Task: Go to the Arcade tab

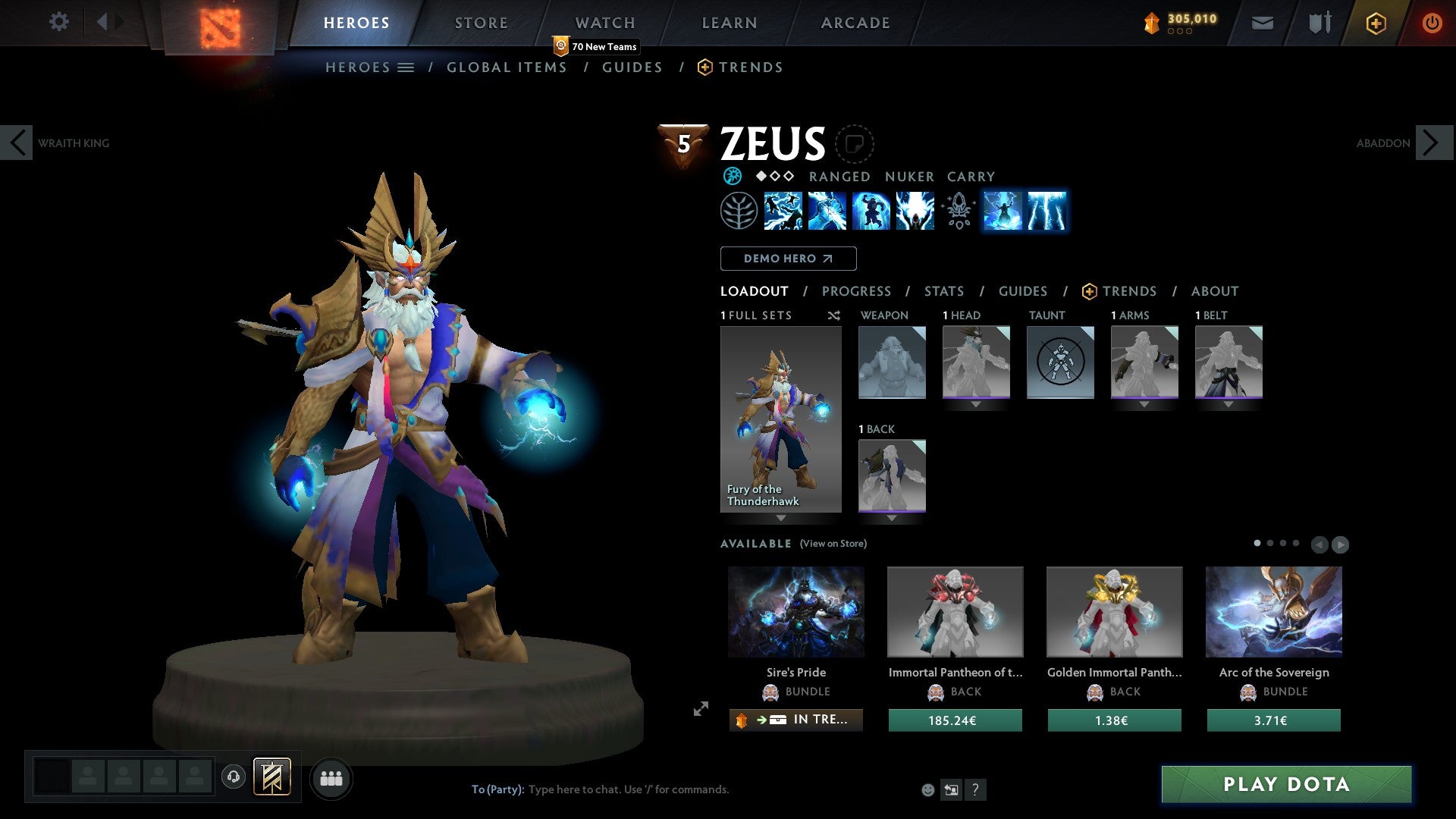Action: click(x=855, y=23)
